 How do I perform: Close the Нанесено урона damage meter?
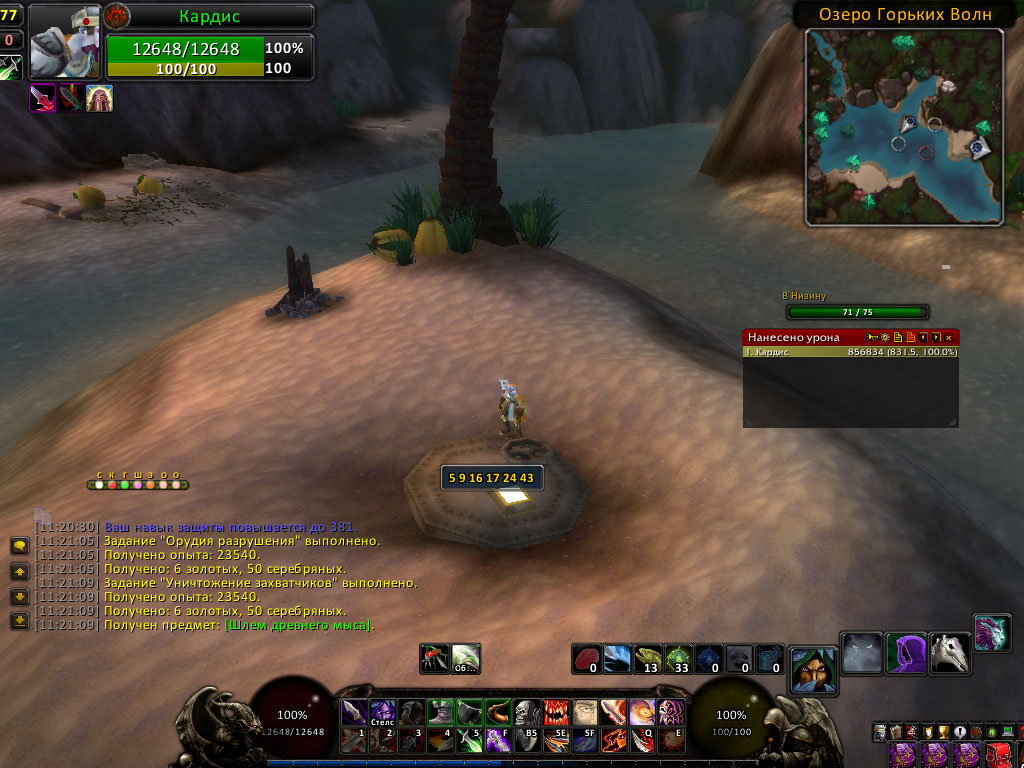pos(949,338)
